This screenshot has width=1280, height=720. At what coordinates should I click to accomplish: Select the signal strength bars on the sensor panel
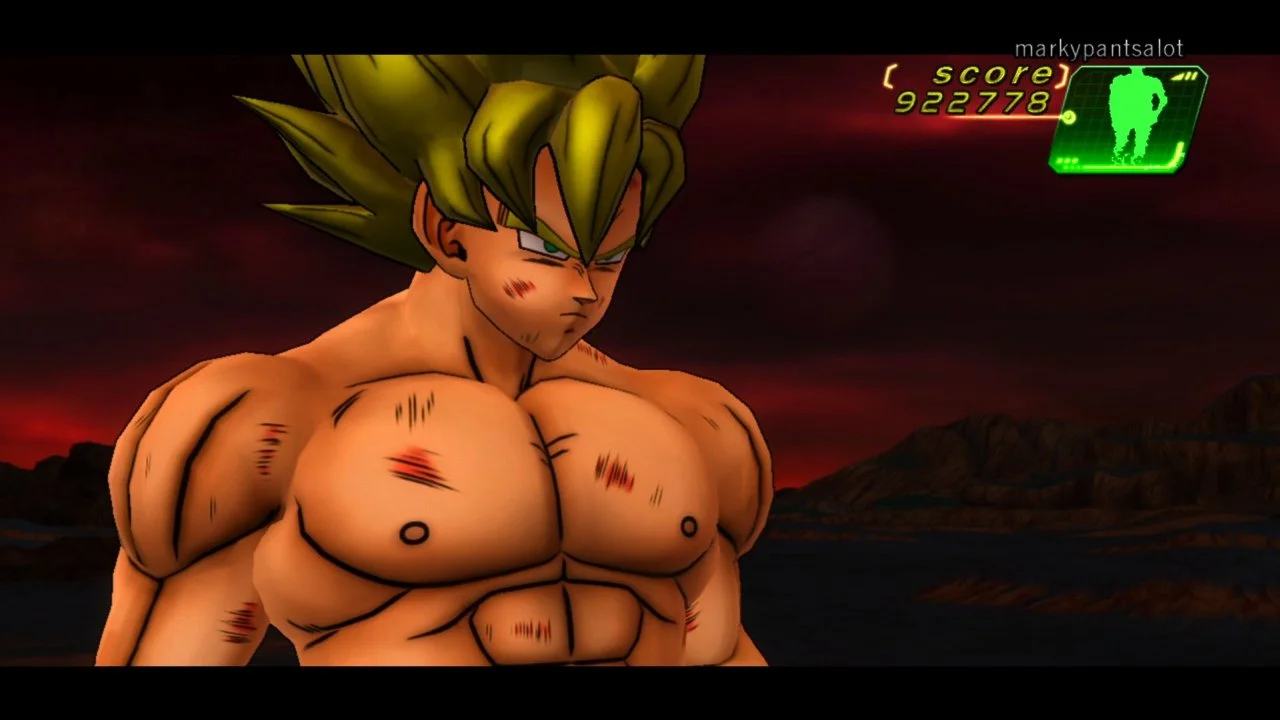pyautogui.click(x=1183, y=76)
